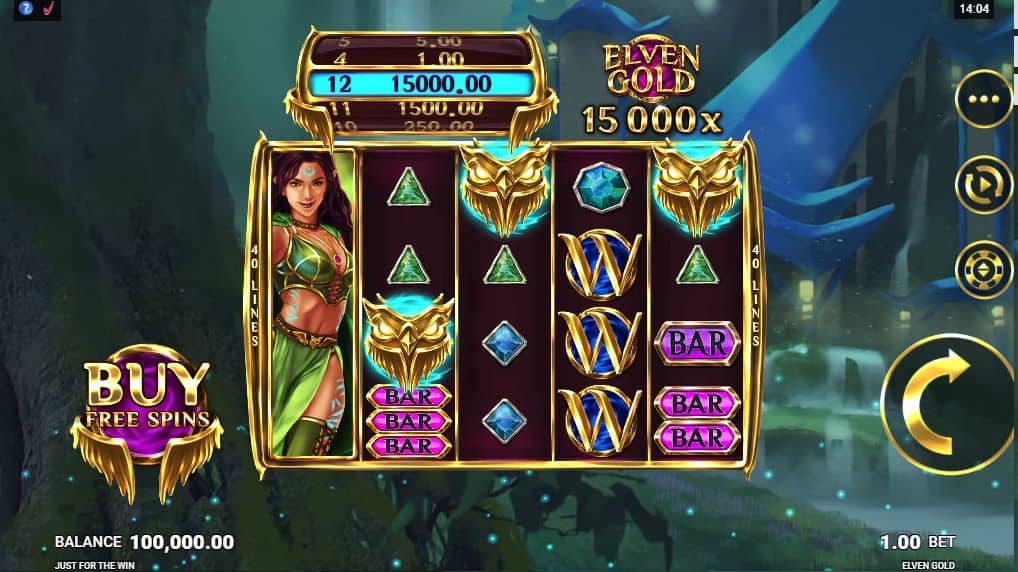Open the casino chip bet settings
This screenshot has width=1018, height=572.
point(984,270)
